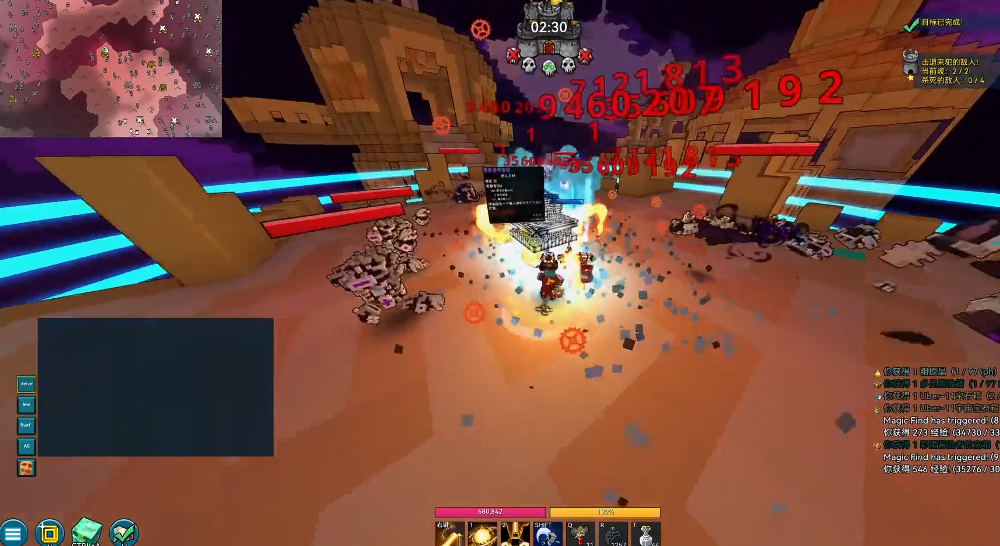Activate the crescent moon SHIFT ability
The image size is (1000, 546).
tap(547, 535)
